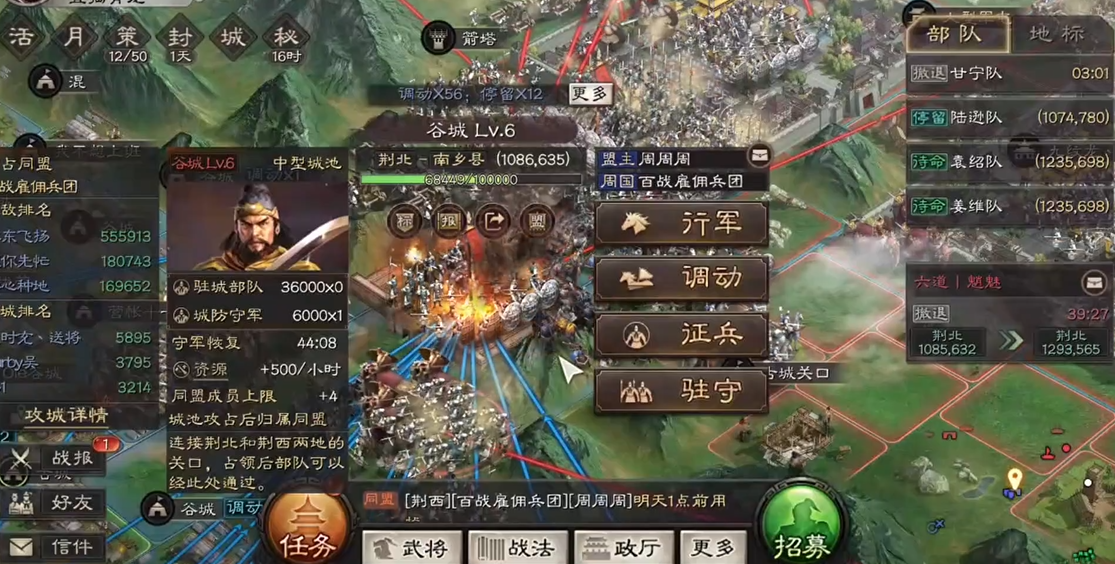This screenshot has height=564, width=1115.
Task: Choose the 行军 march command
Action: click(x=682, y=224)
